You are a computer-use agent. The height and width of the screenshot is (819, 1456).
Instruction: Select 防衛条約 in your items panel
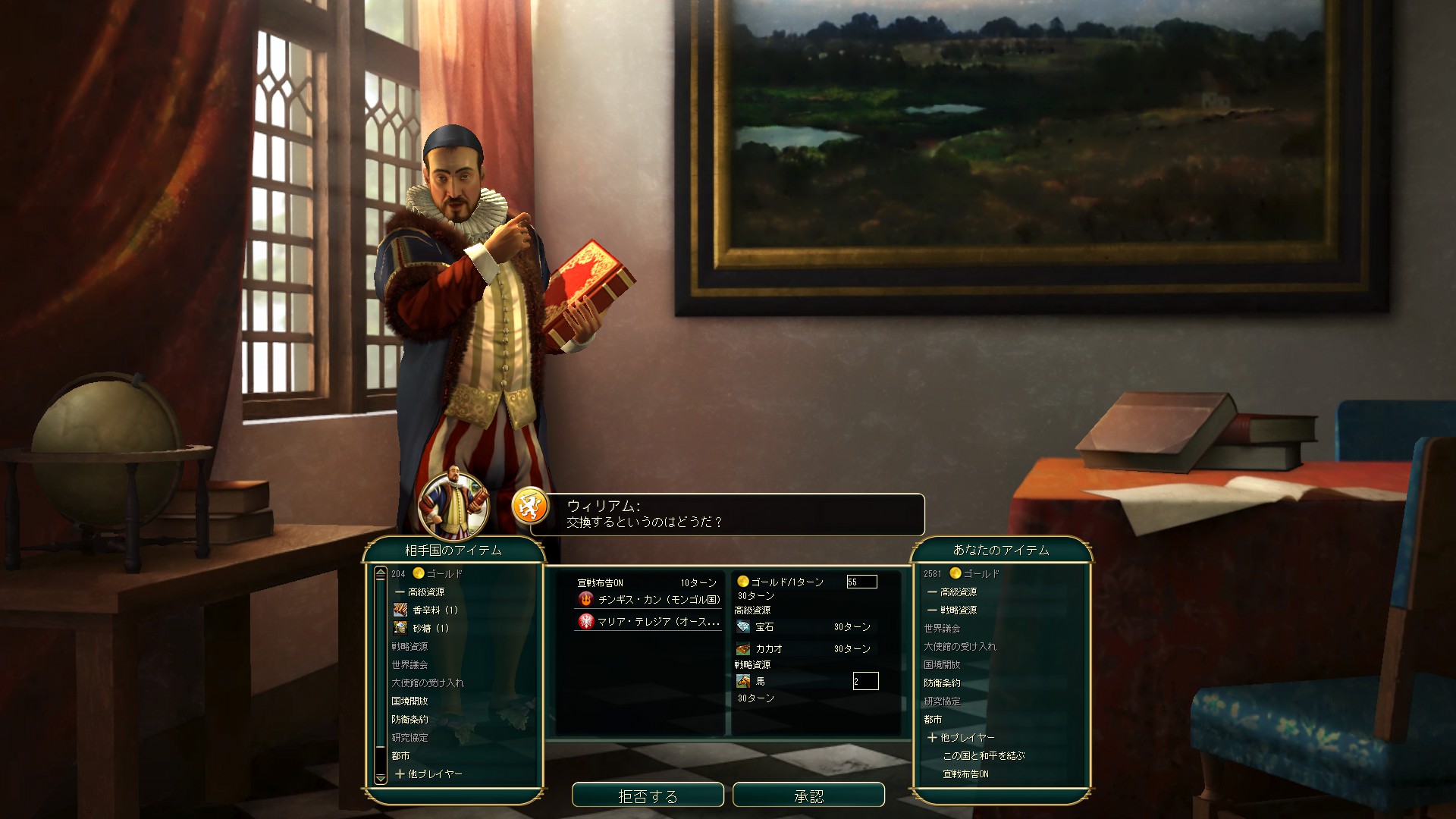(x=942, y=682)
